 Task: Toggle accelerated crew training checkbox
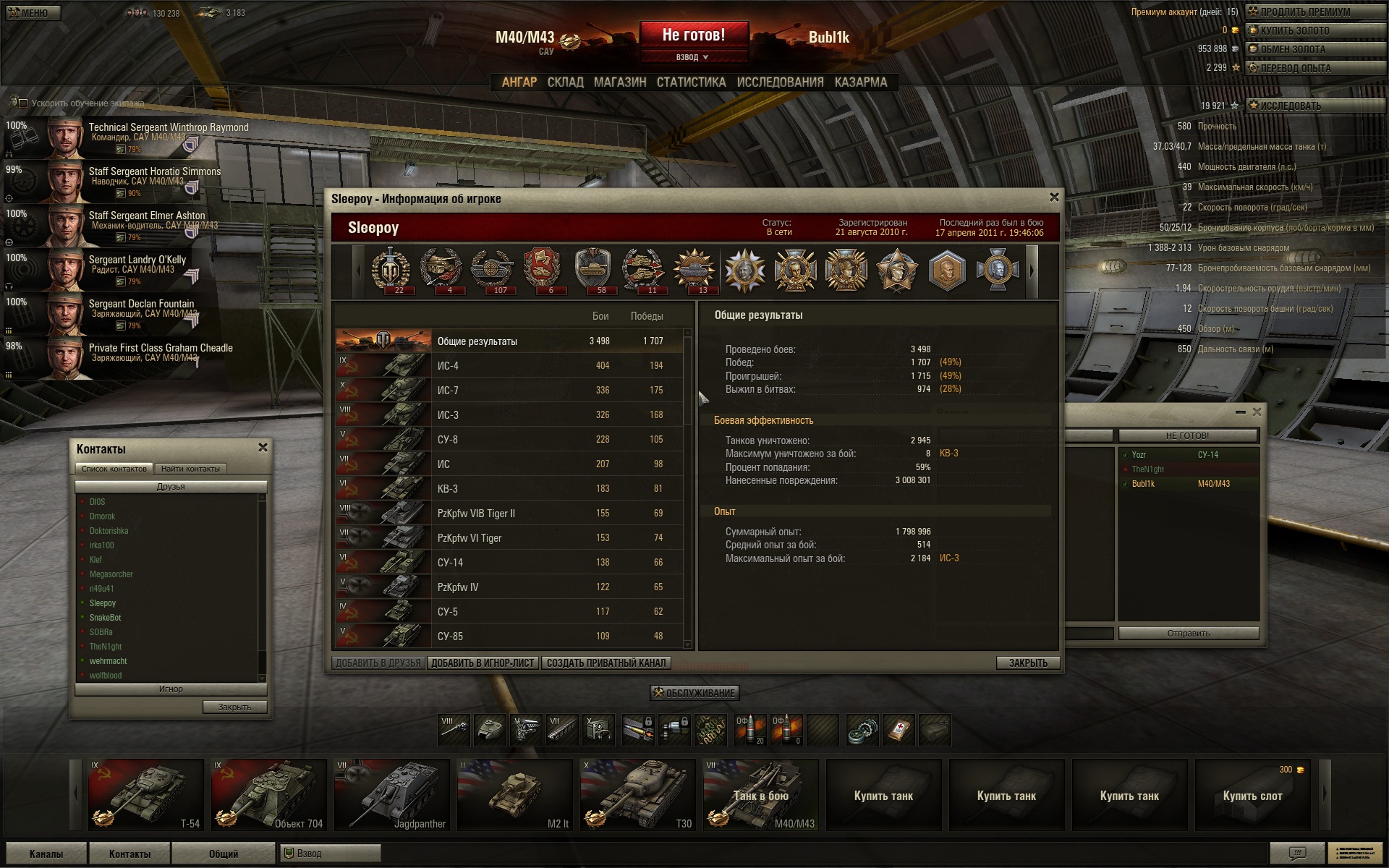coord(23,103)
